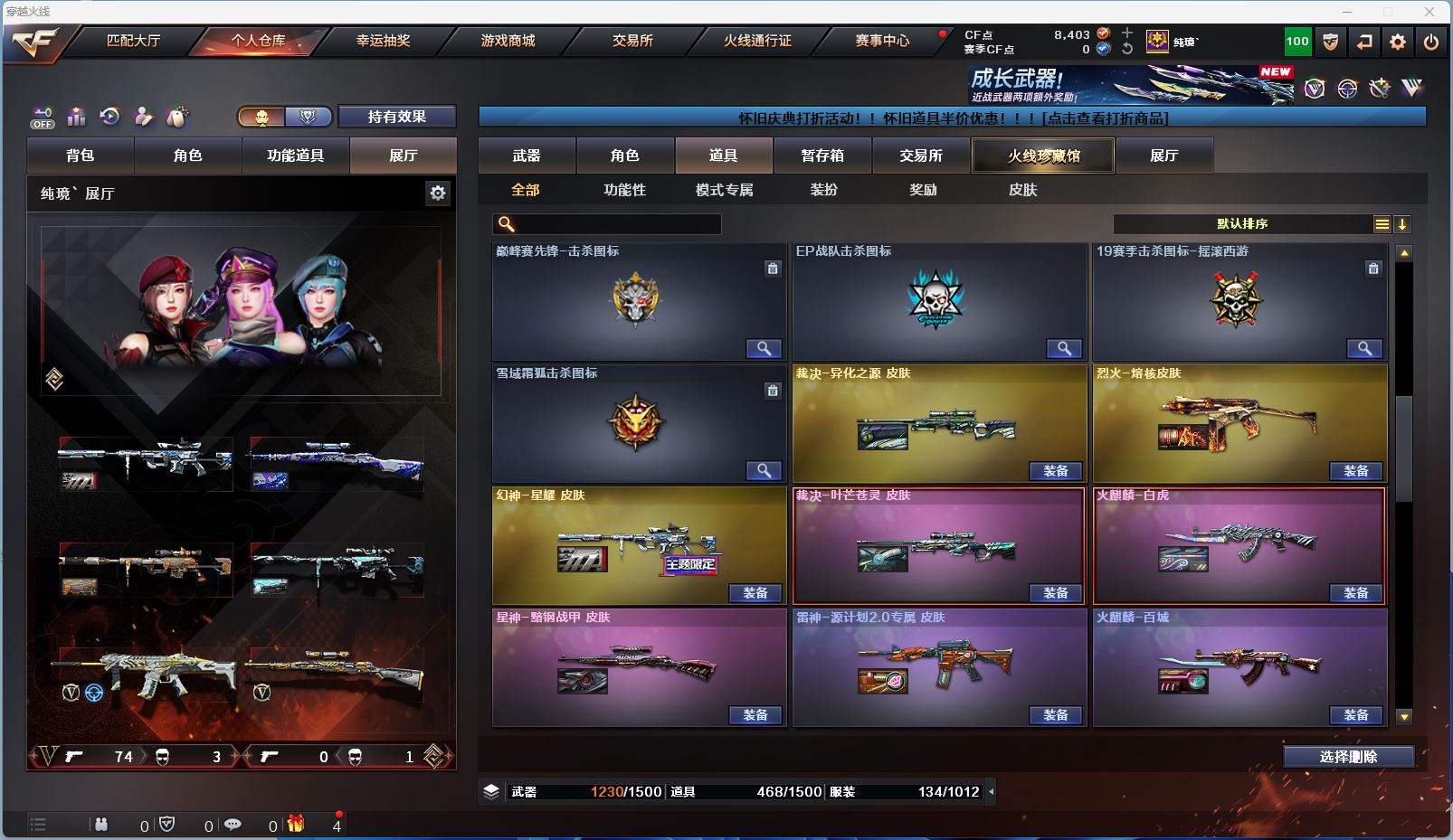Switch to the 背包 backpack tab

point(81,156)
